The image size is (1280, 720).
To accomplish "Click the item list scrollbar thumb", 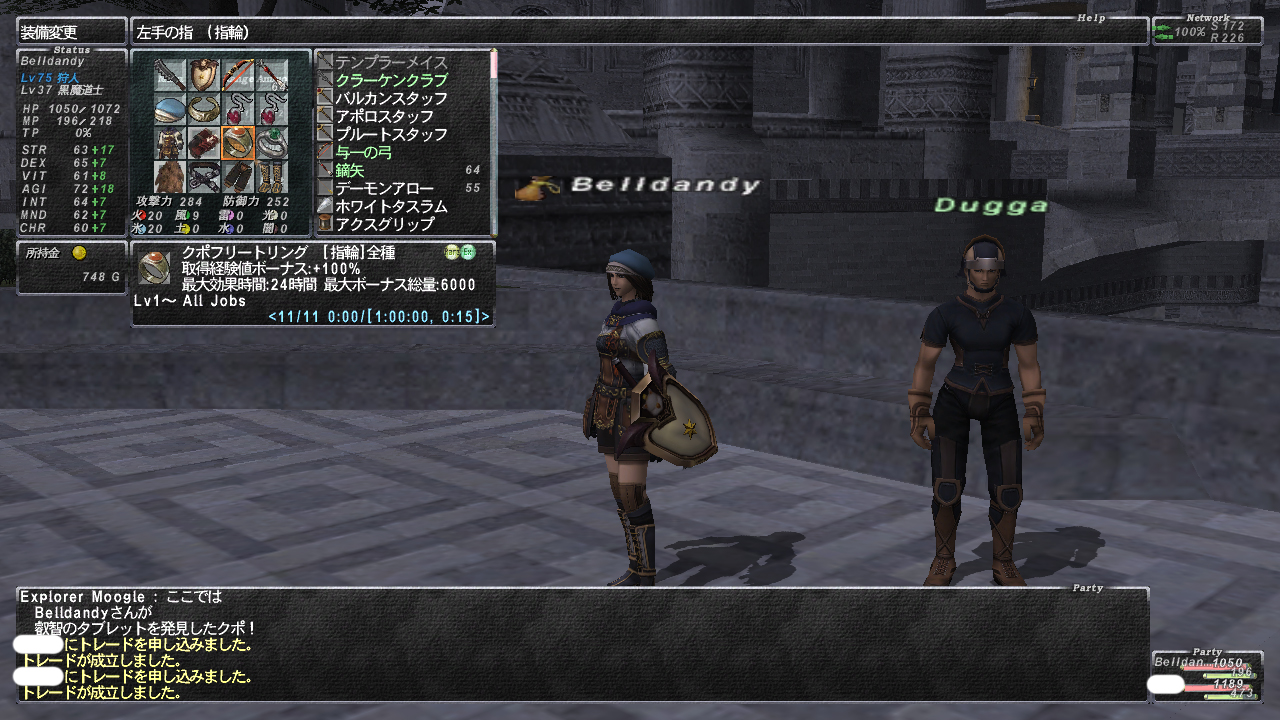I will [493, 64].
